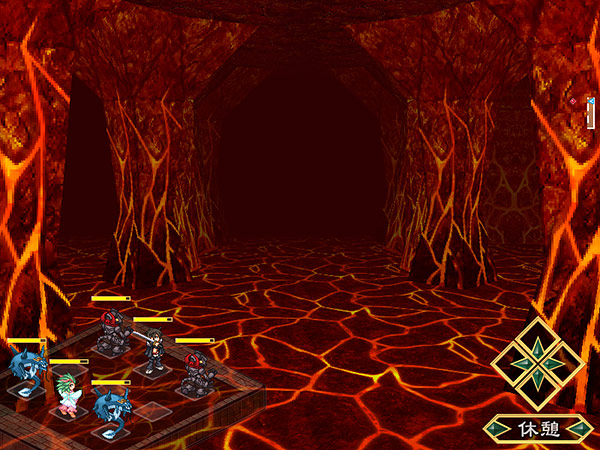The image size is (600, 450).
Task: Select the green-haired girl in the formation
Action: click(69, 391)
